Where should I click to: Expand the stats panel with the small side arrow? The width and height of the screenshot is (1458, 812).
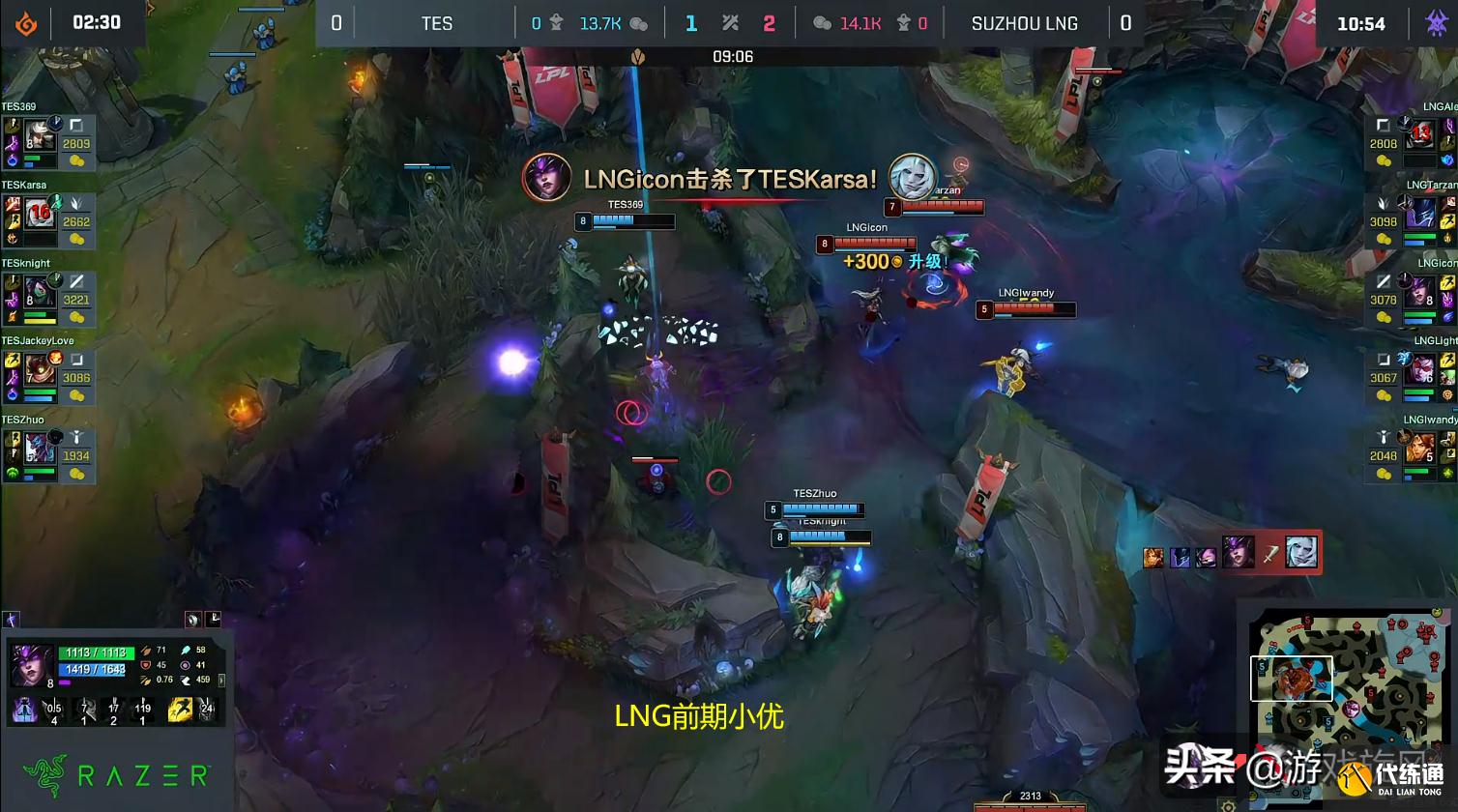(x=222, y=681)
